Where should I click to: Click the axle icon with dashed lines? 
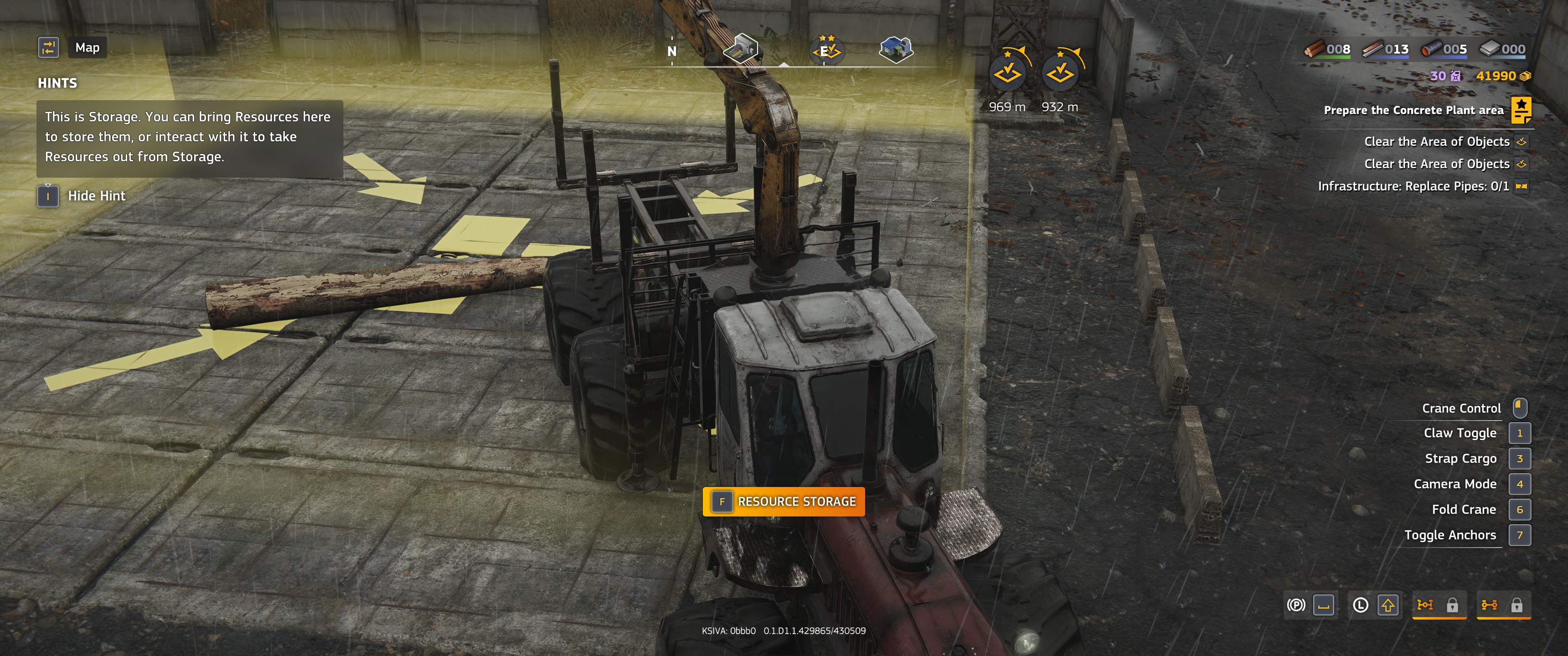pos(1425,605)
